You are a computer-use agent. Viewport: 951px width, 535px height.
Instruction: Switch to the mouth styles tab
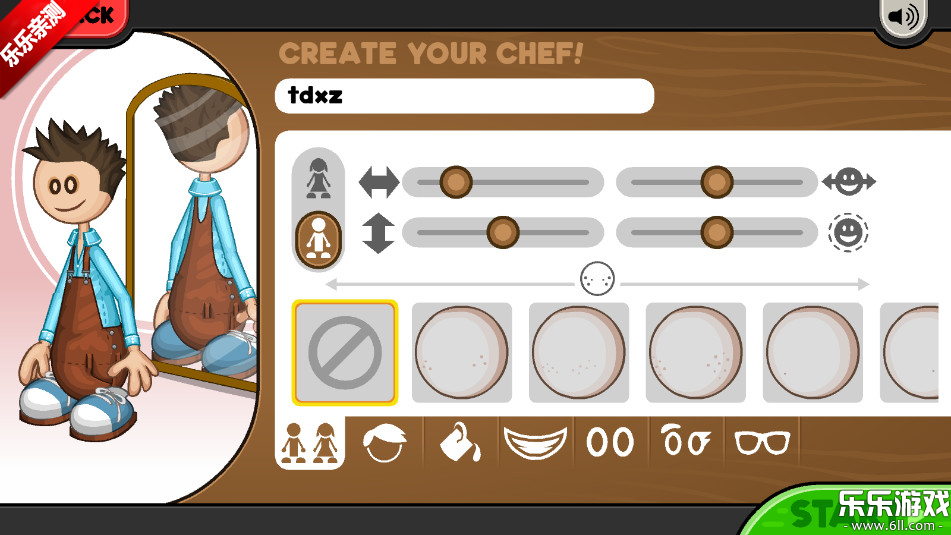click(x=535, y=442)
